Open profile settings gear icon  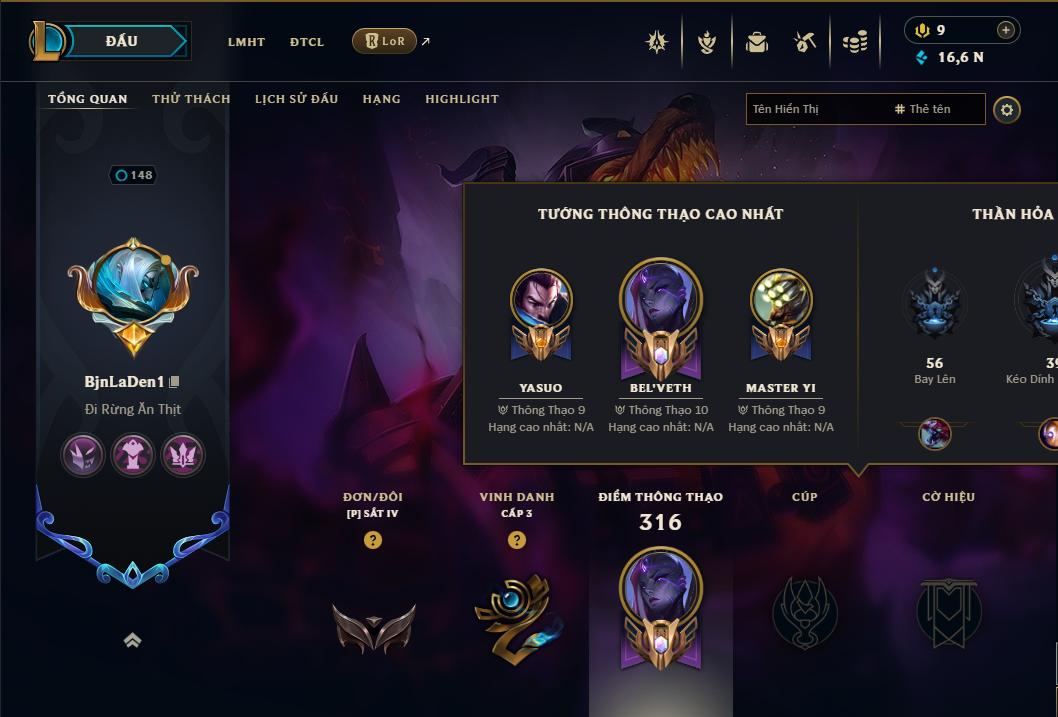click(1007, 109)
